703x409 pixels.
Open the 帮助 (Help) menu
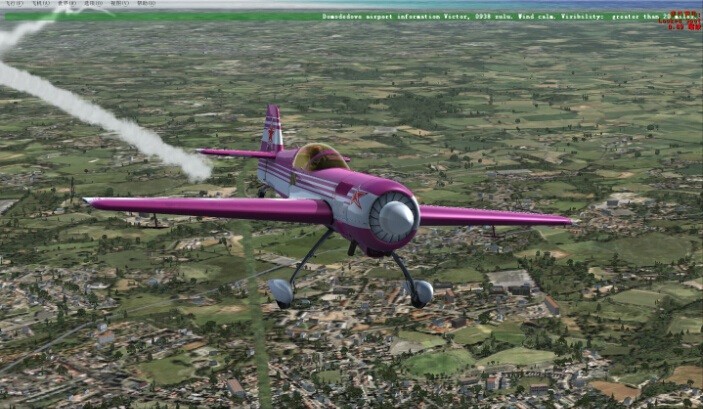(145, 3)
